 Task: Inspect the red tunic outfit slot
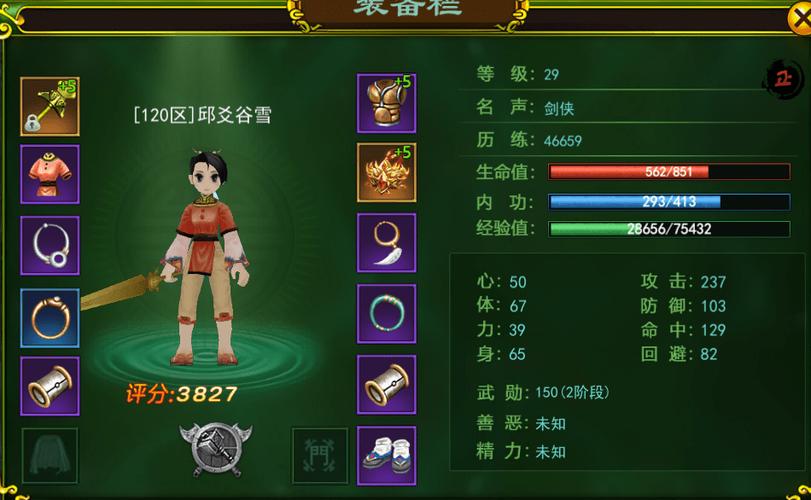pos(50,174)
